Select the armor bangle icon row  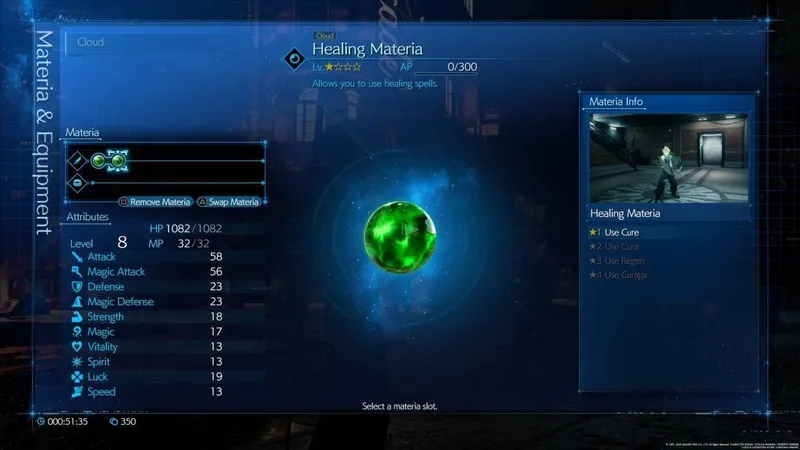coord(78,182)
